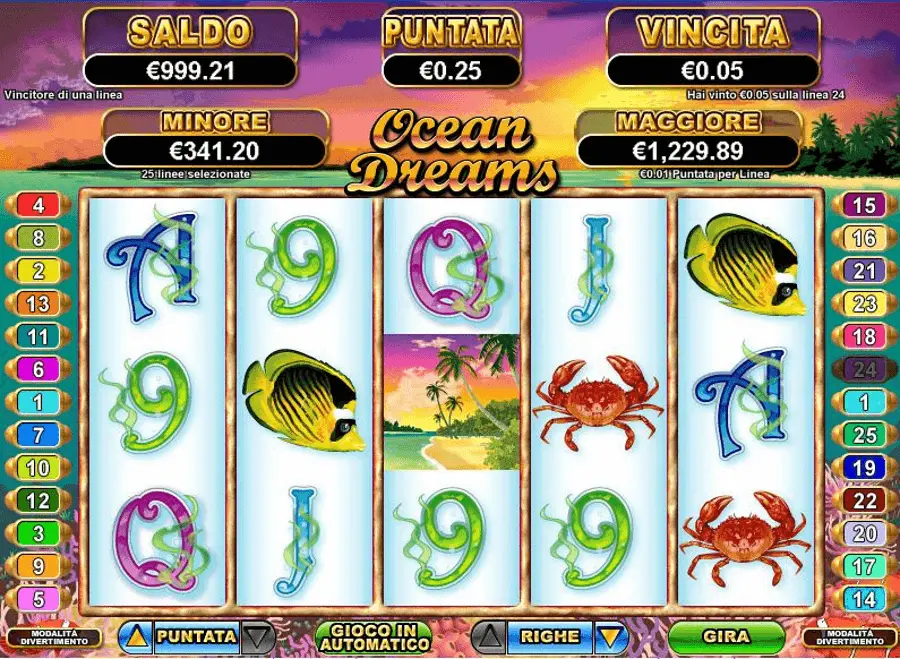Choose payline number 19
Image resolution: width=900 pixels, height=659 pixels.
[864, 467]
